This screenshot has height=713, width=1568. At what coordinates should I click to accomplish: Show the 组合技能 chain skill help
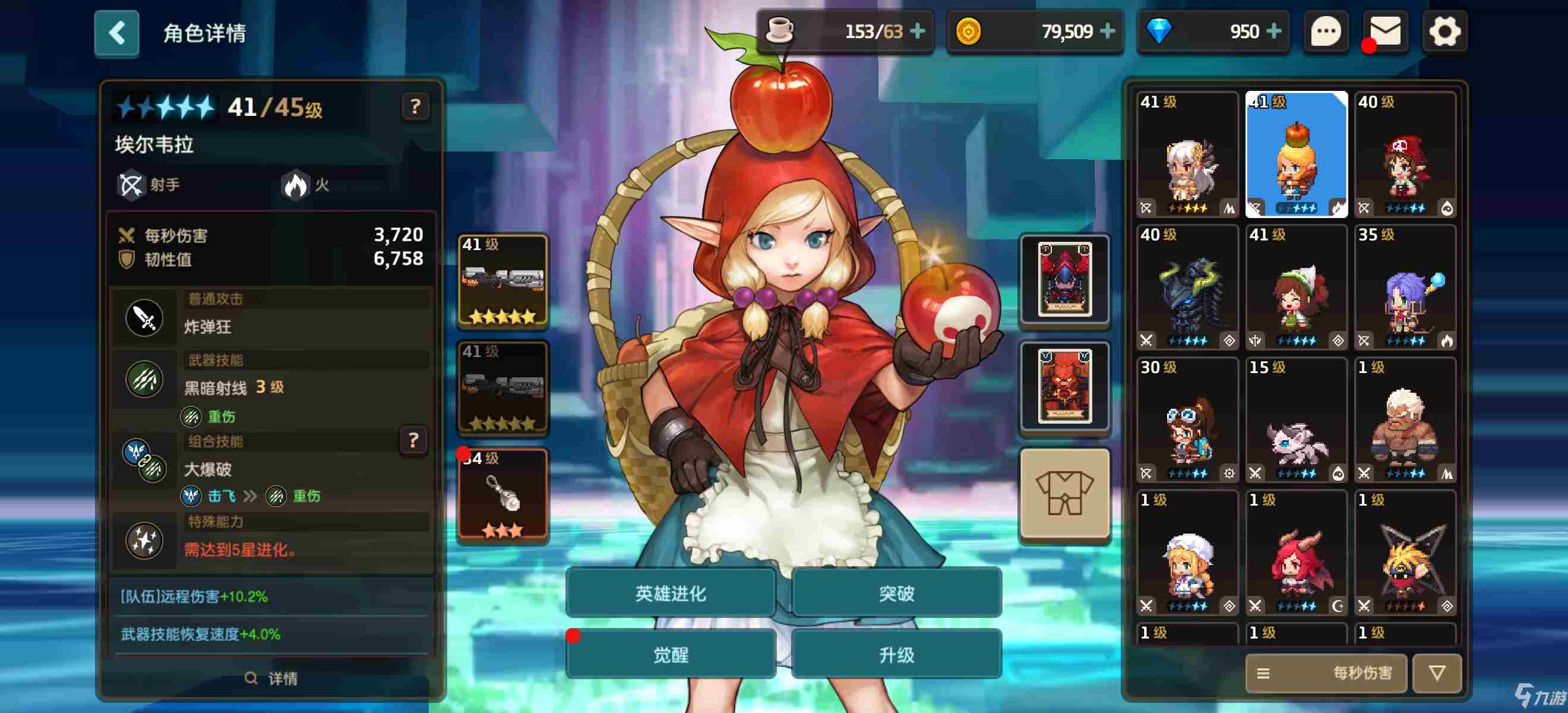coord(413,440)
